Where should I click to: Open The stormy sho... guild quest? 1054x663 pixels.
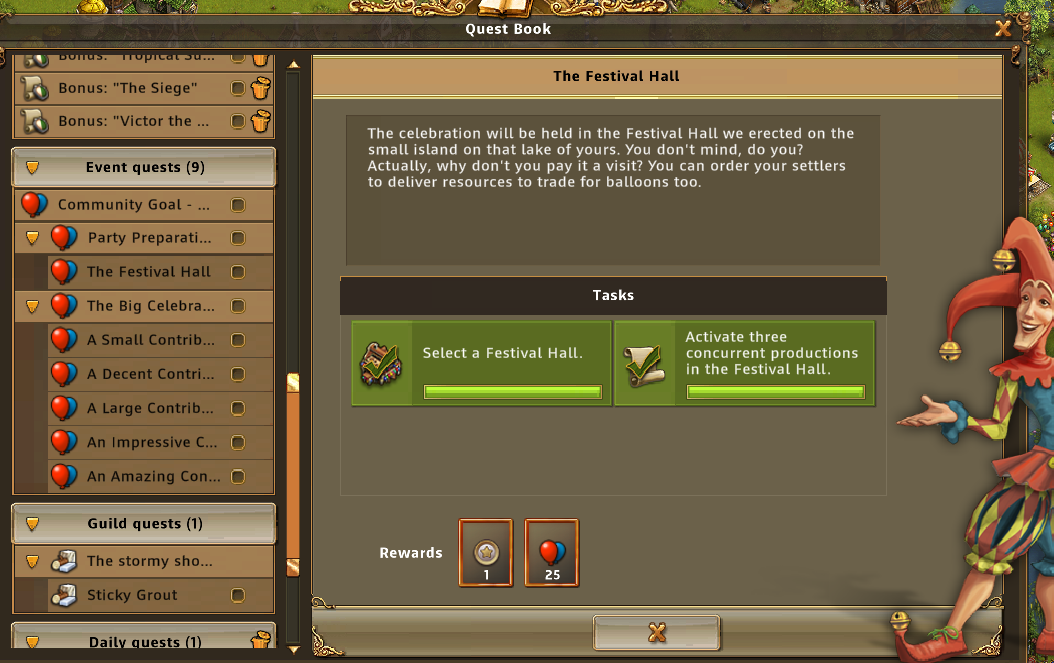149,561
